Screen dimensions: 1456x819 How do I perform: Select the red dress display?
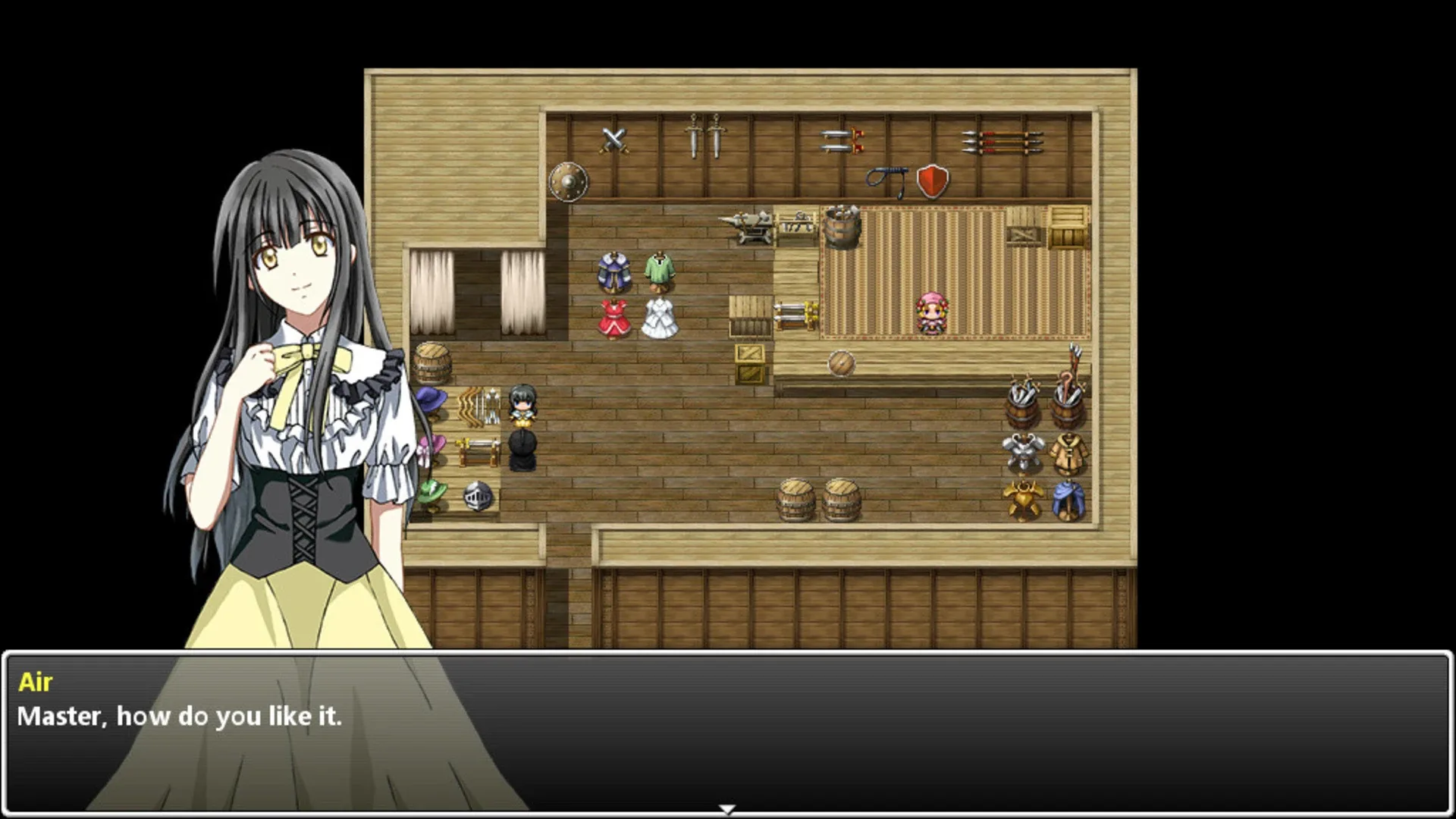615,318
